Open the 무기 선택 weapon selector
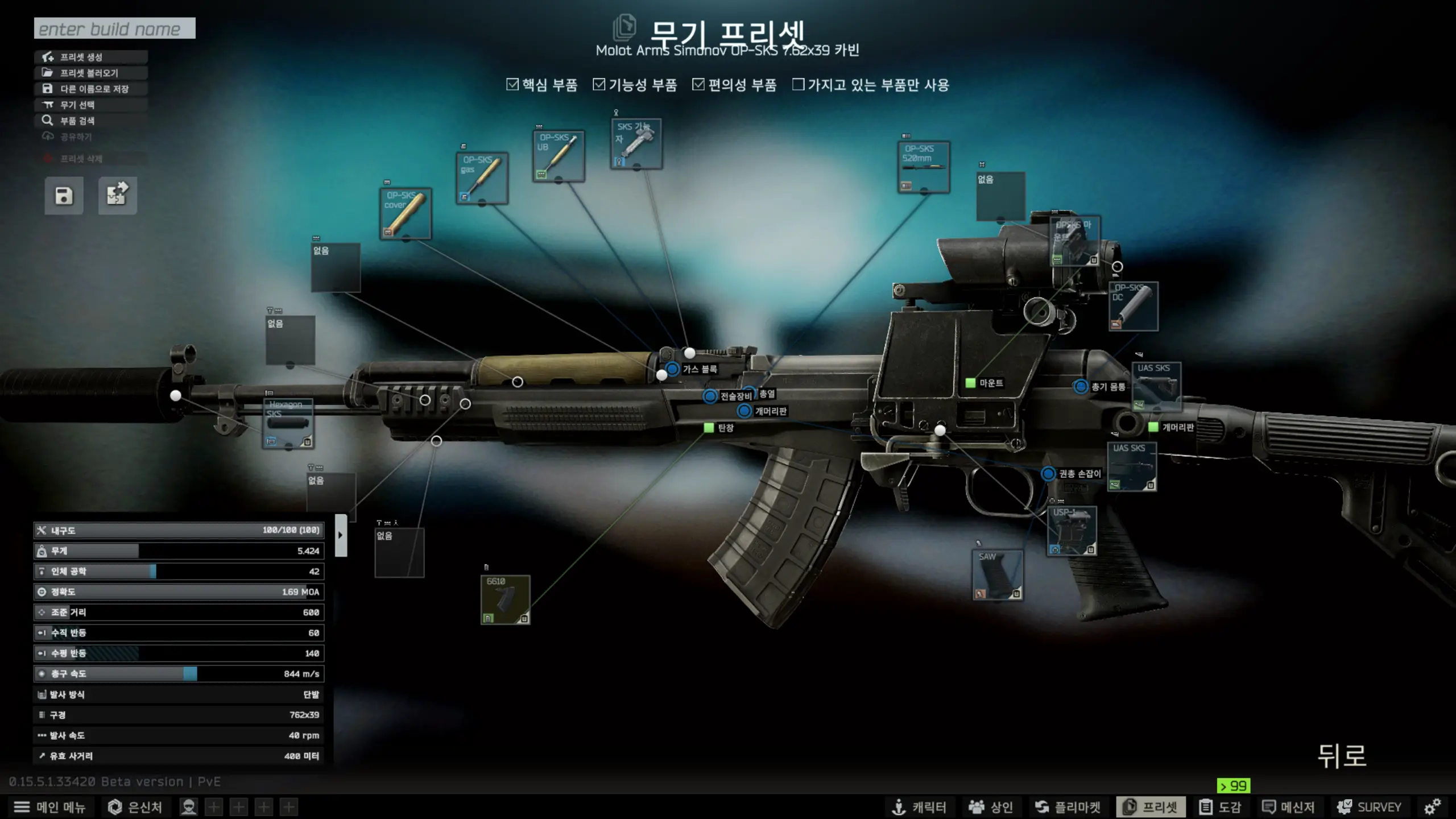The height and width of the screenshot is (819, 1456). coord(91,105)
